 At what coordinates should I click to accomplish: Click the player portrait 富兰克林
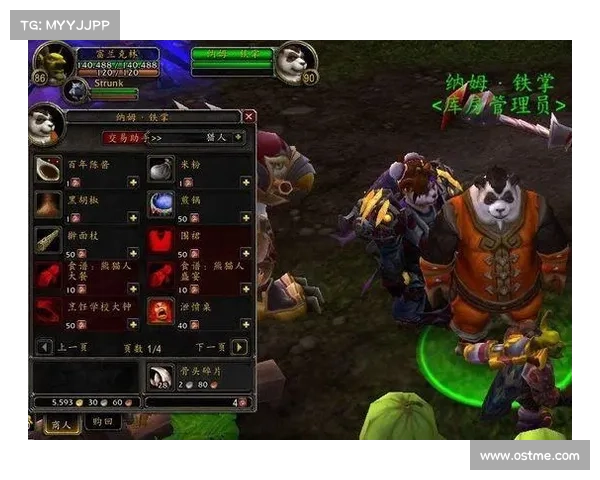(x=54, y=62)
